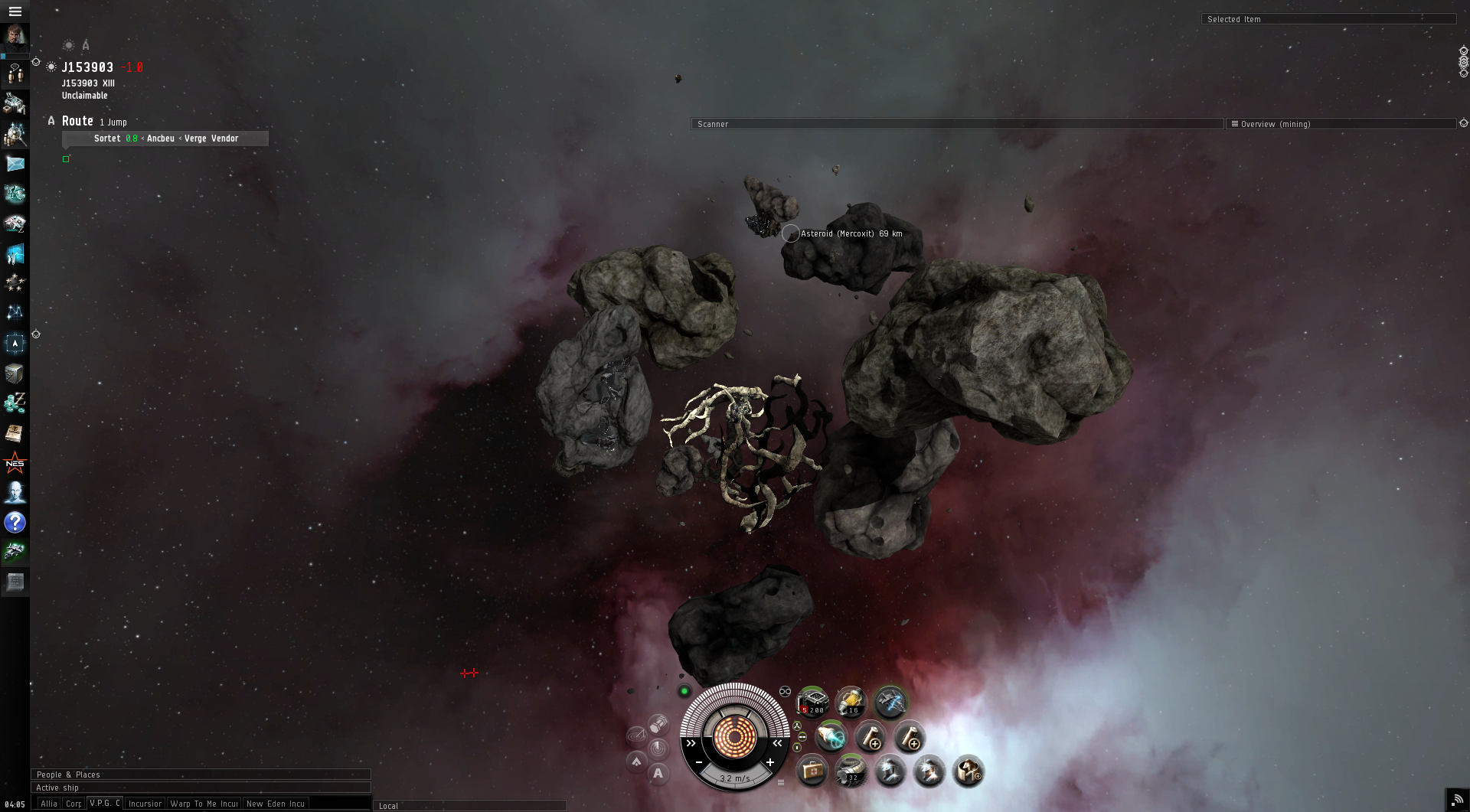1470x812 pixels.
Task: Open the Neocom hamburger menu
Action: pyautogui.click(x=15, y=11)
